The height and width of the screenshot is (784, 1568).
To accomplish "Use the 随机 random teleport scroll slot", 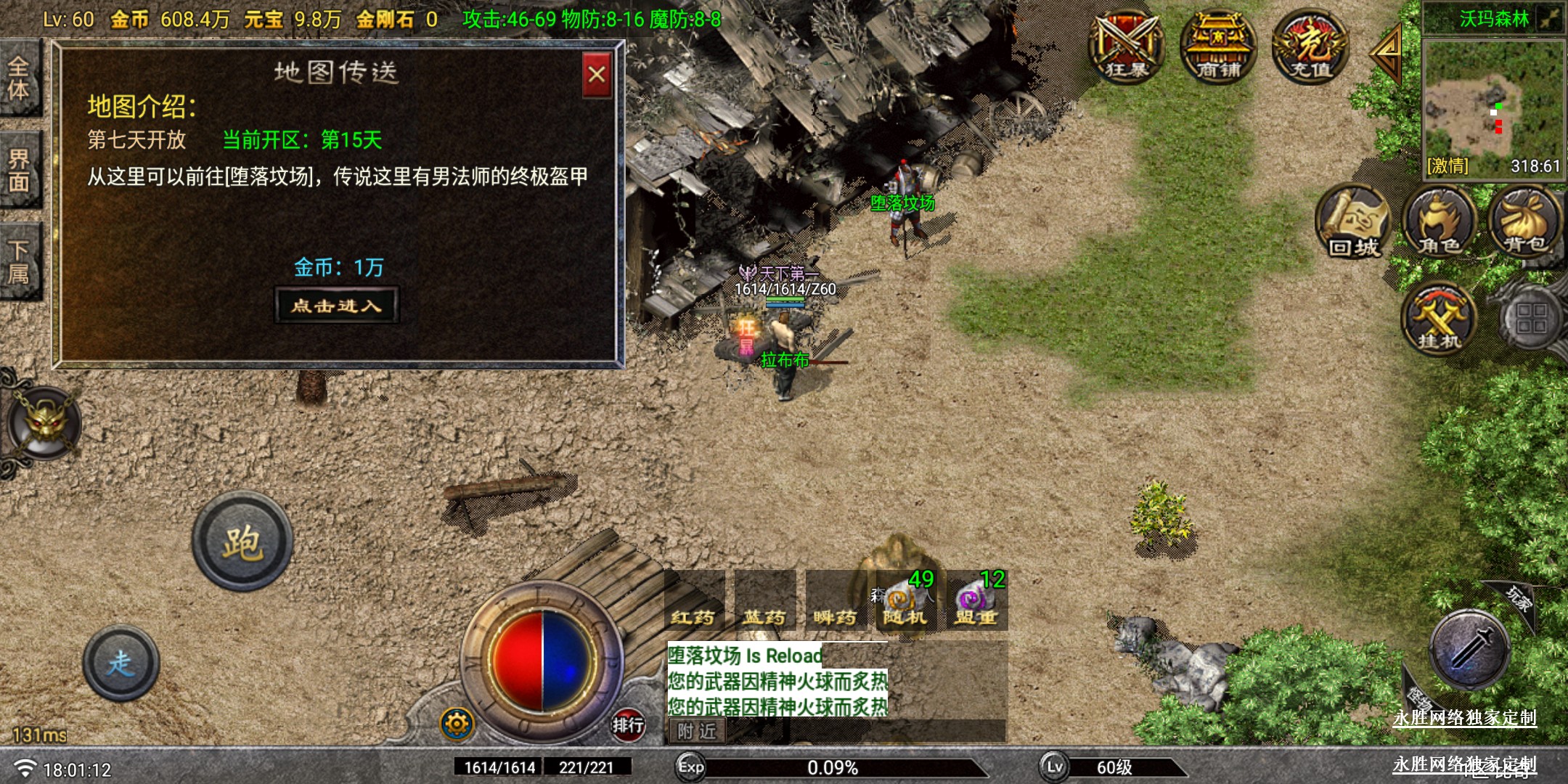I will [905, 603].
